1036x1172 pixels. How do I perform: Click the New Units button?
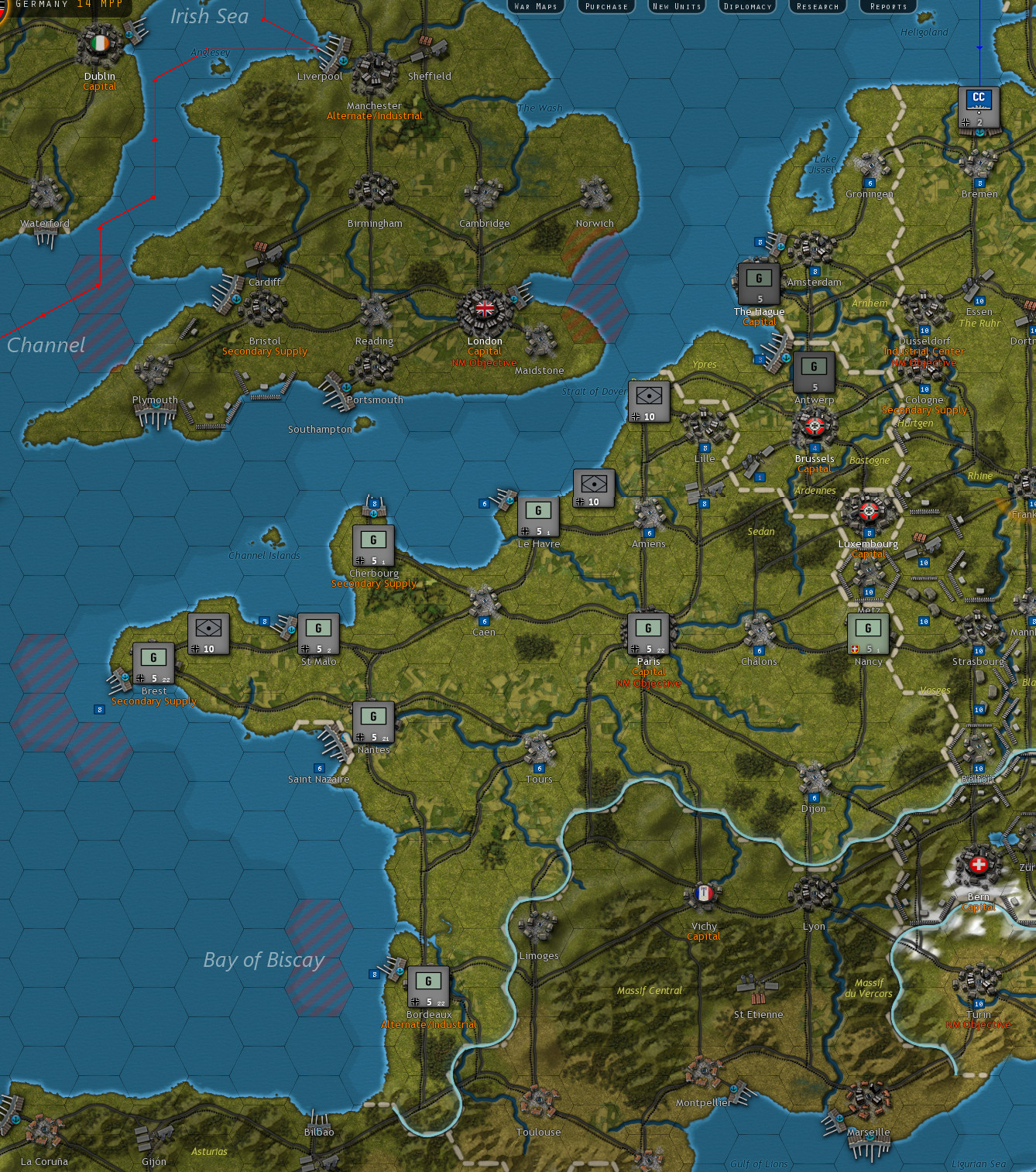[675, 6]
